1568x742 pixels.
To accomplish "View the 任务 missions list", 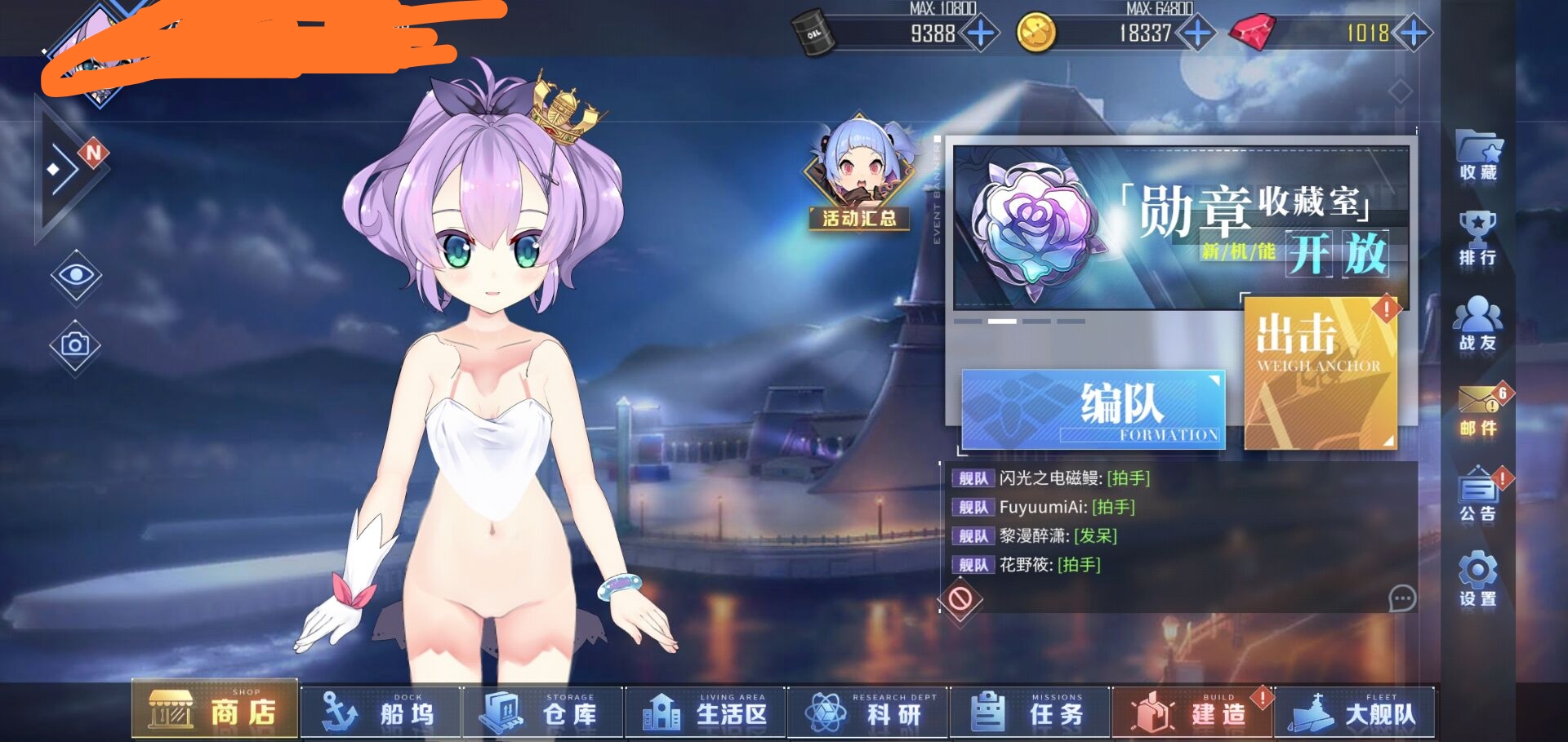I will click(x=1029, y=713).
